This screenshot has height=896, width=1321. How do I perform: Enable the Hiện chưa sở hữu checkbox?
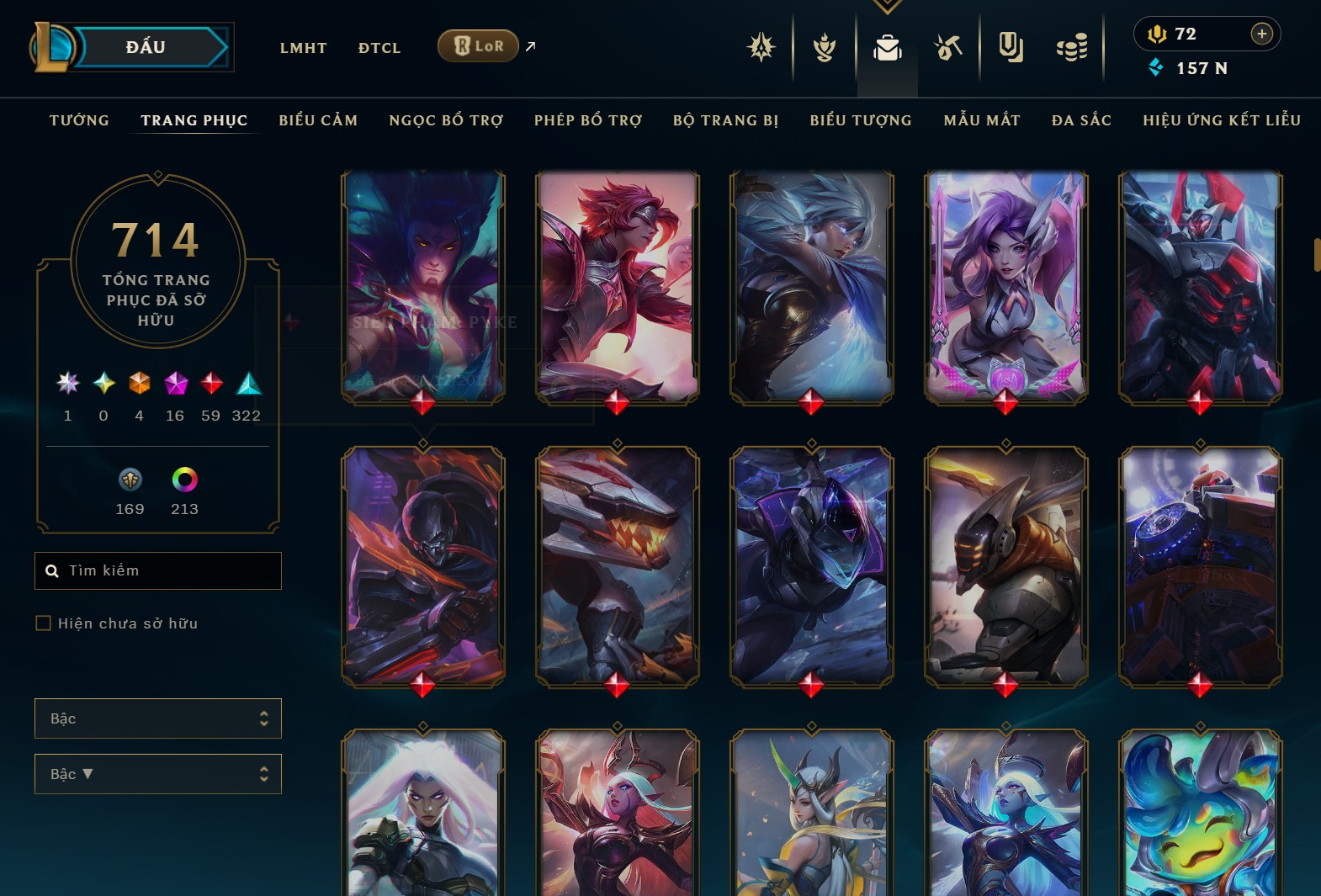pos(44,623)
